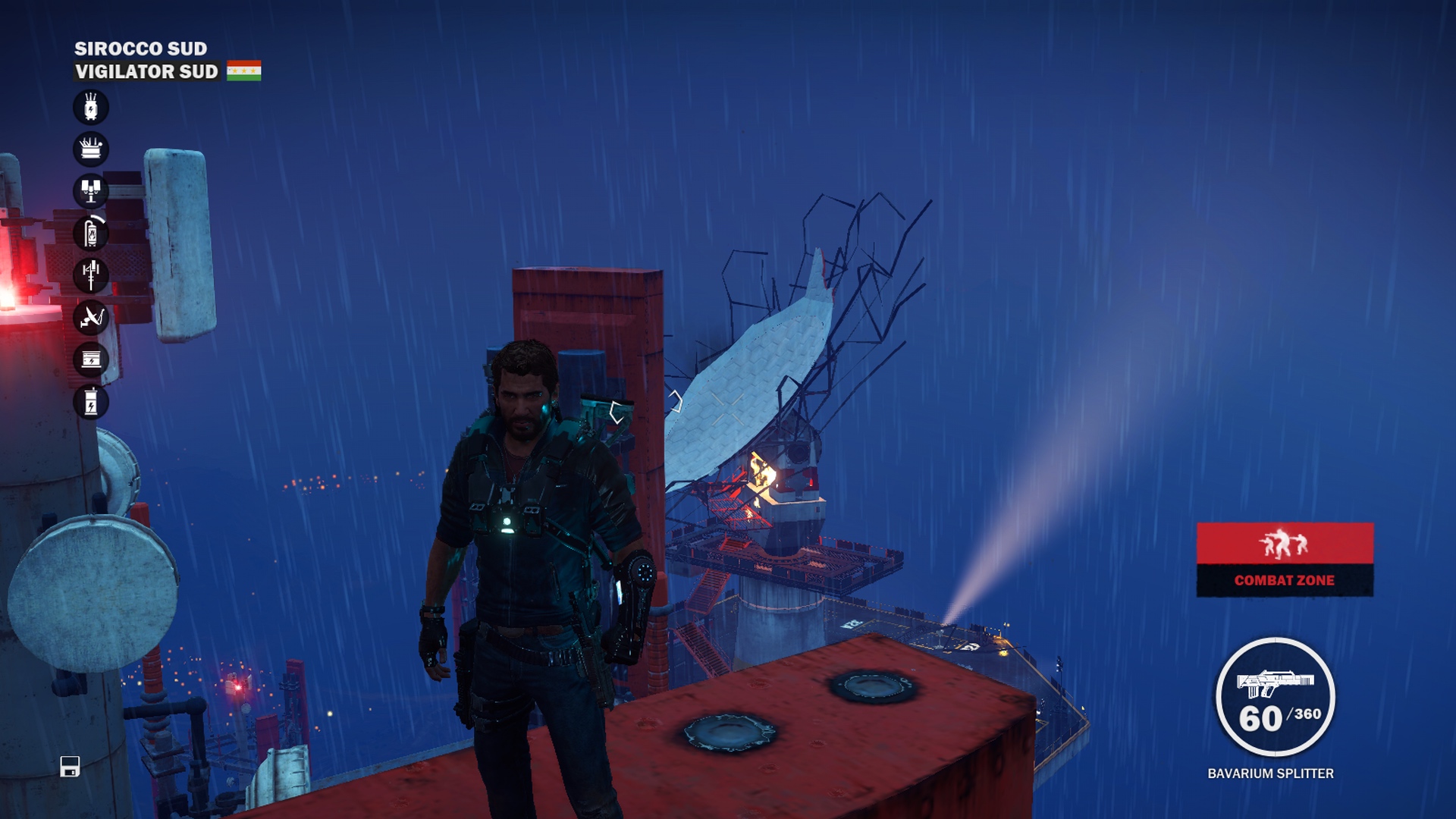Click the striped flag beside Vigilator Sud

243,71
